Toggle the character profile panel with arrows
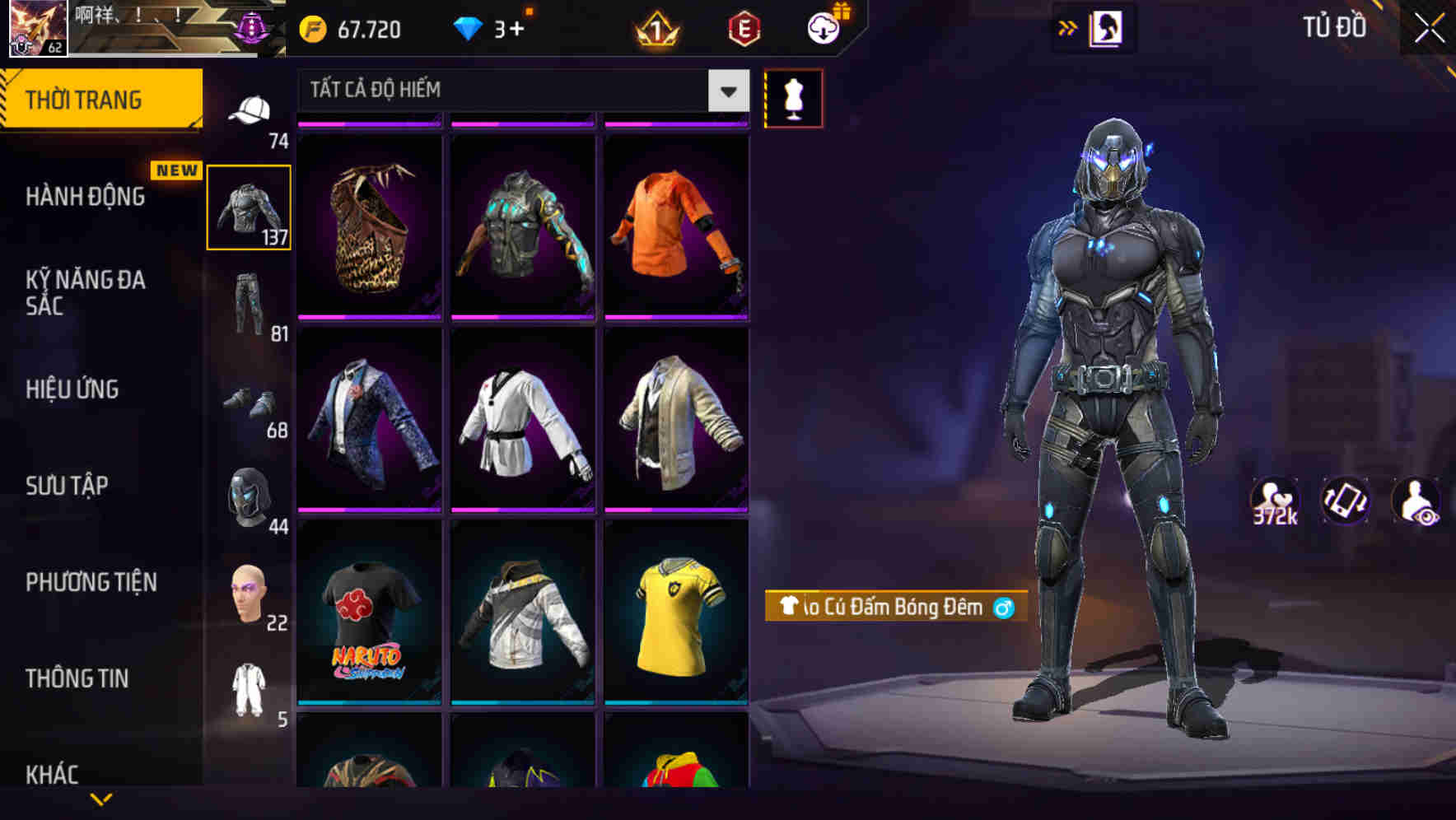The height and width of the screenshot is (820, 1456). point(1068,27)
